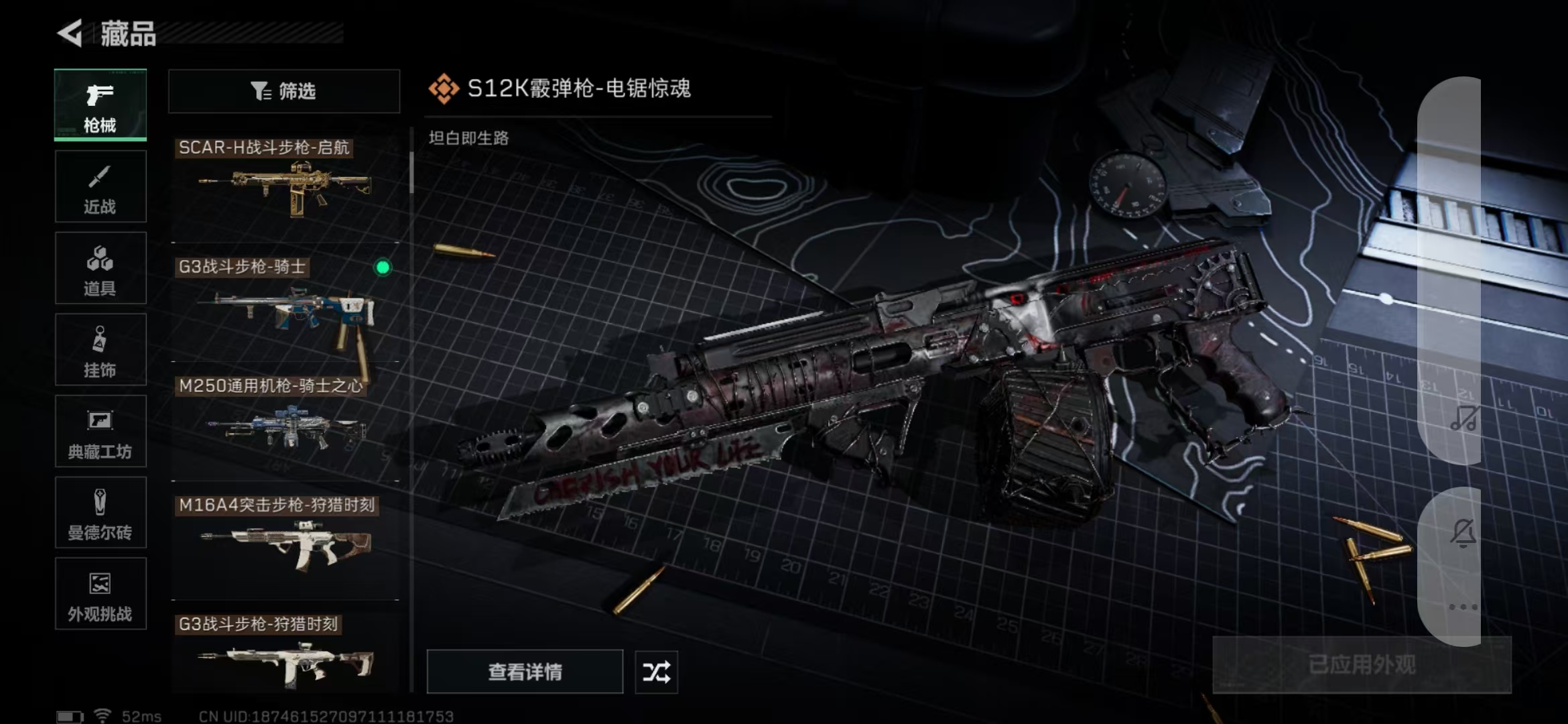The width and height of the screenshot is (1568, 724).
Task: Open the 挂饰 charms category
Action: coord(100,349)
